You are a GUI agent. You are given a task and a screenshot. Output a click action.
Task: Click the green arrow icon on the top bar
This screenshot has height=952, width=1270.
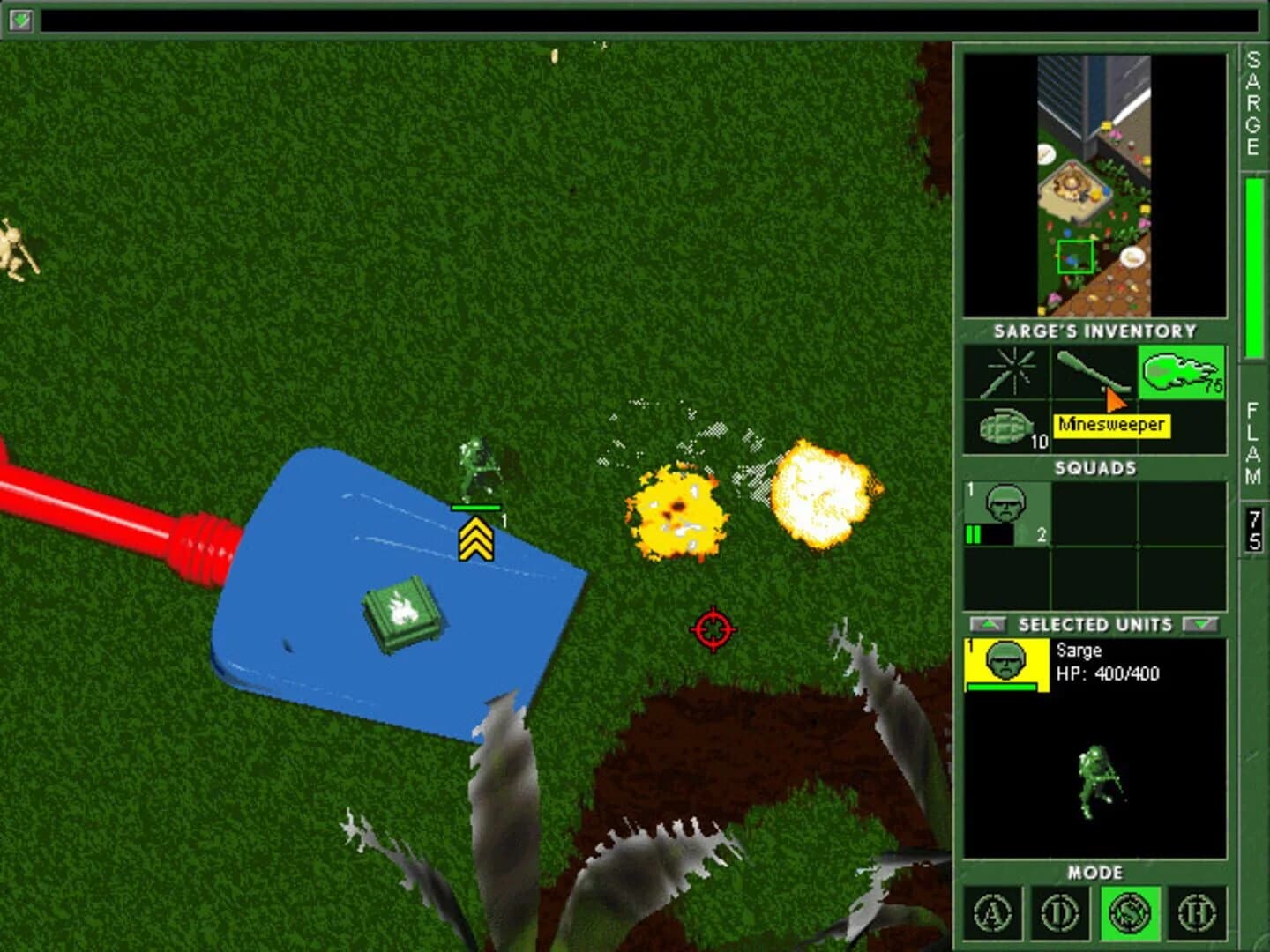19,19
